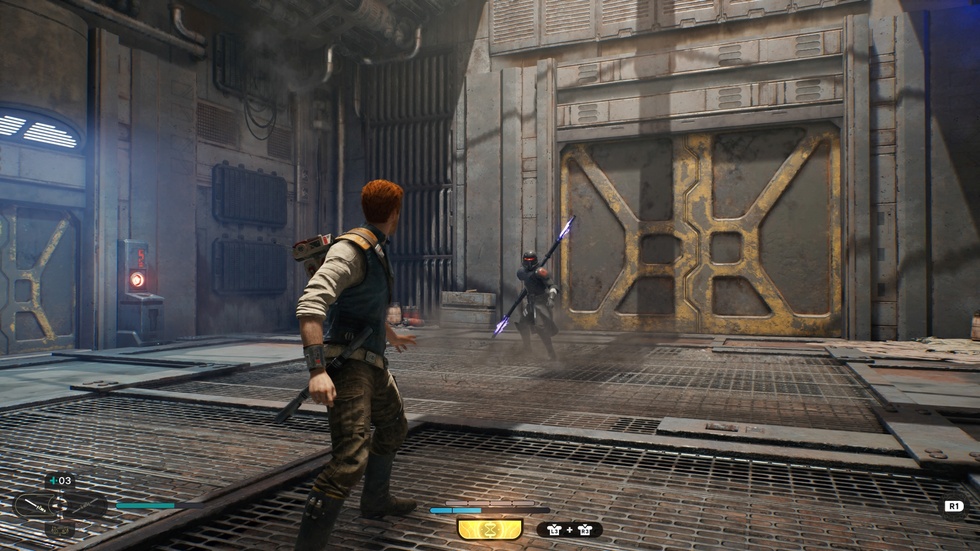The height and width of the screenshot is (551, 980).
Task: Switch to the dimmed right lightsaber stance
Action: 85,505
